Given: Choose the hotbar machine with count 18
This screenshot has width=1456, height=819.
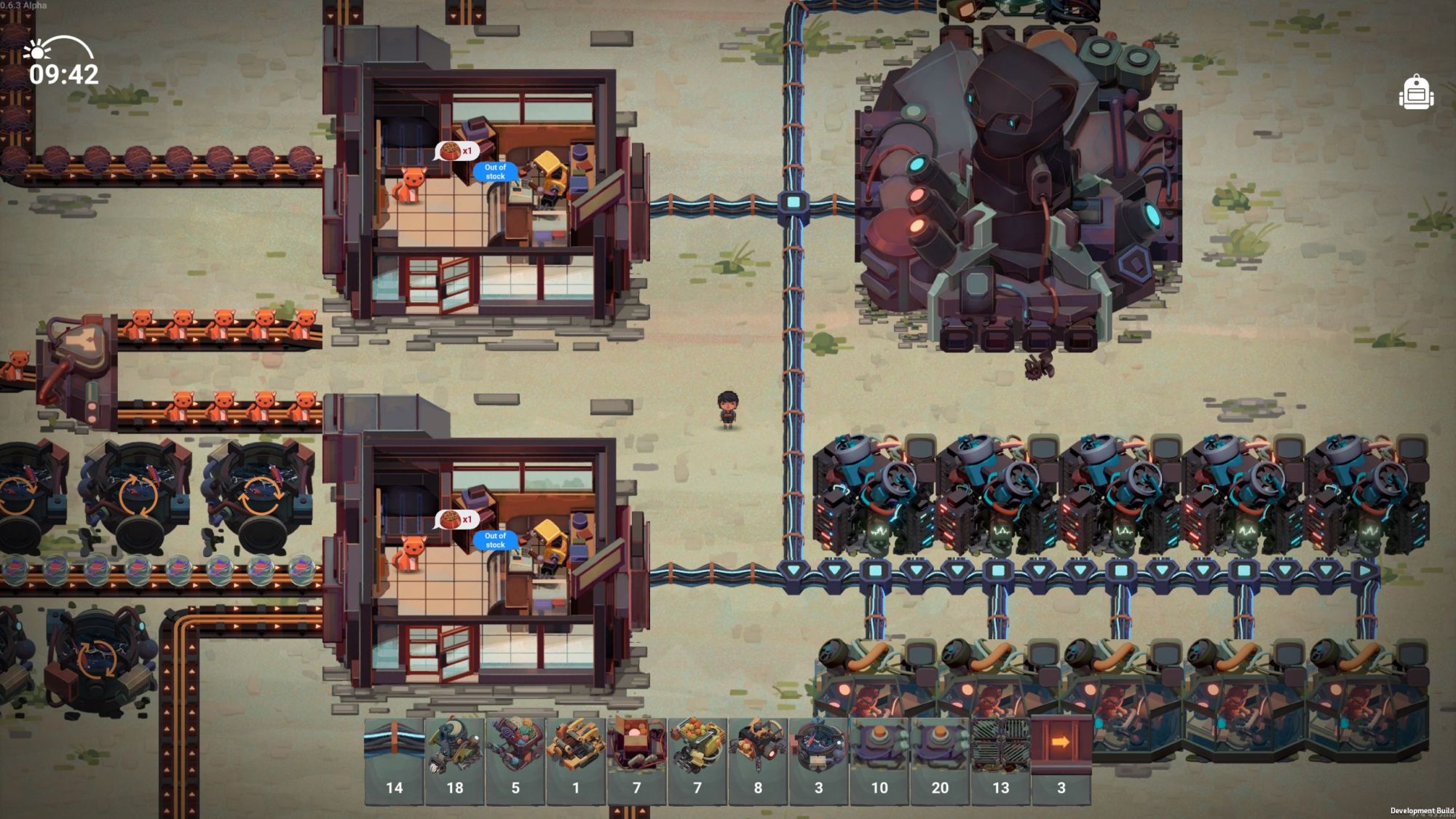Looking at the screenshot, I should pos(455,760).
